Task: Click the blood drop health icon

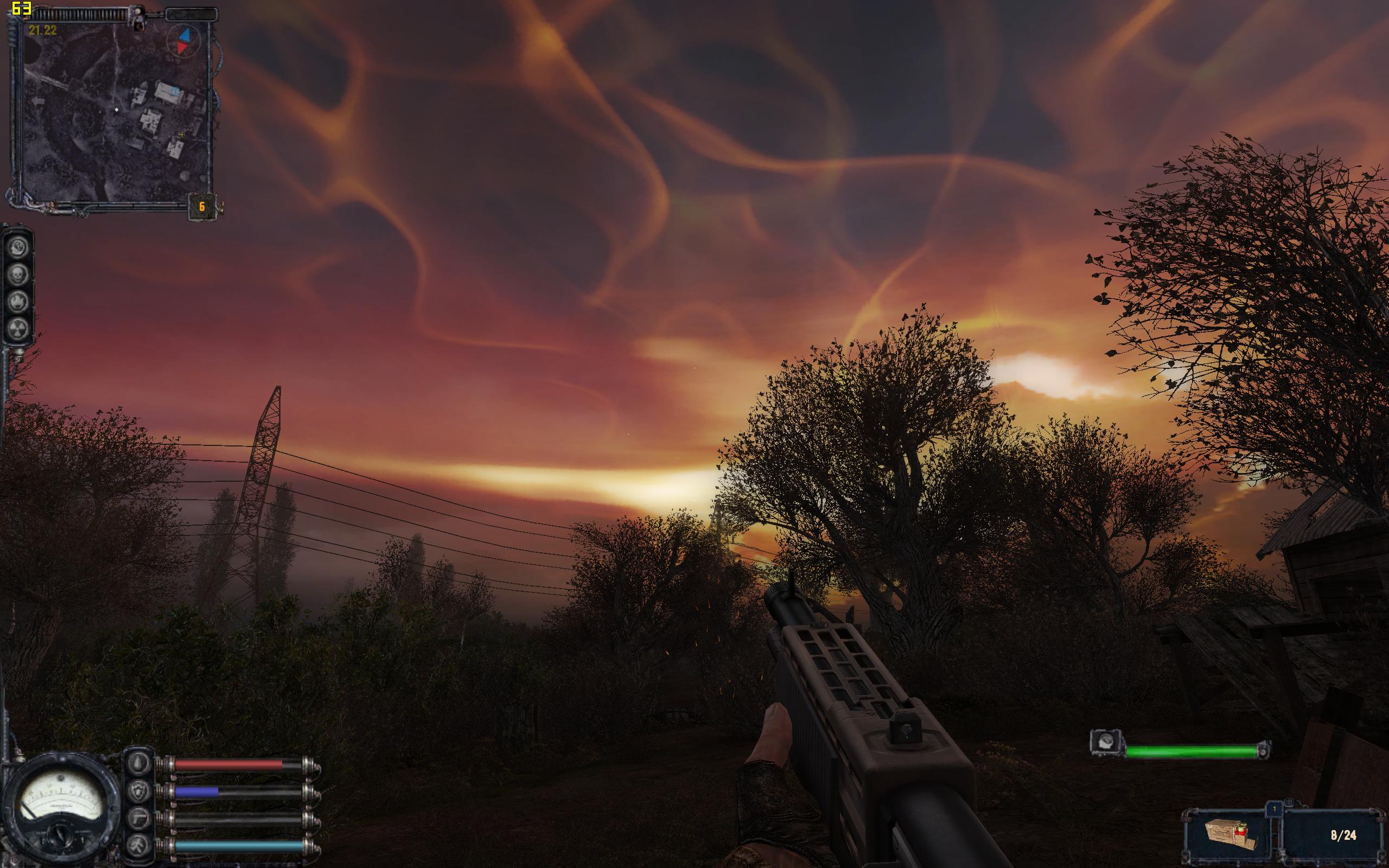Action: pyautogui.click(x=139, y=764)
